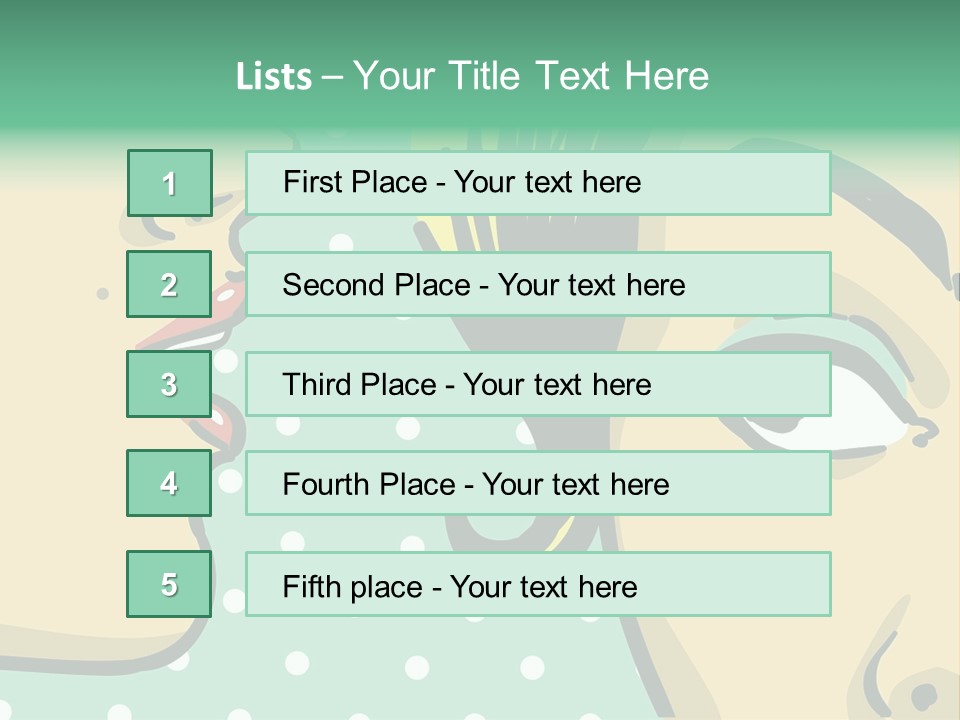Select the Fifth place text row
This screenshot has height=720, width=960.
(538, 585)
